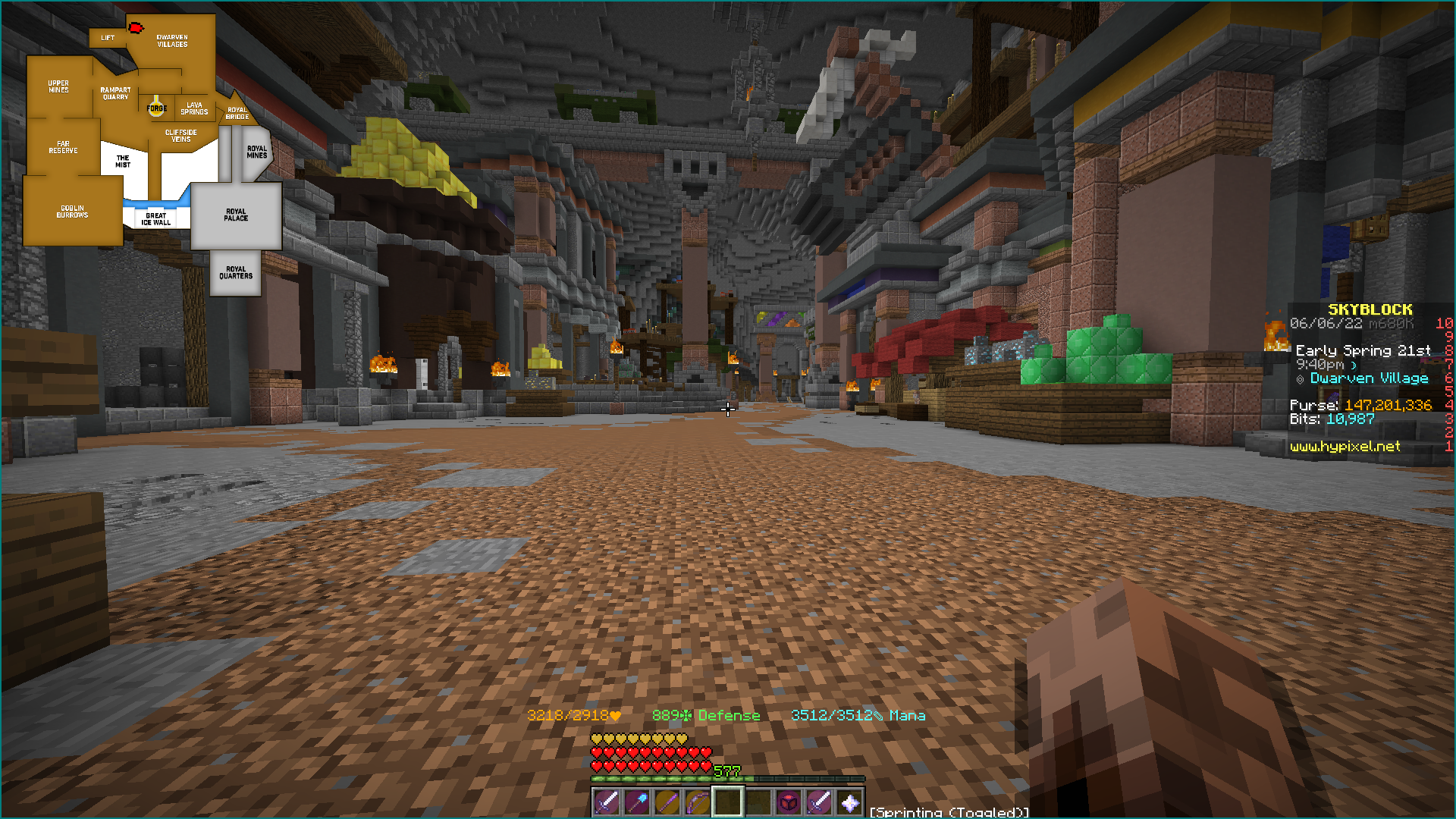Screen dimensions: 1456x819
Task: Click the magma cube item in the hotbar
Action: (789, 802)
